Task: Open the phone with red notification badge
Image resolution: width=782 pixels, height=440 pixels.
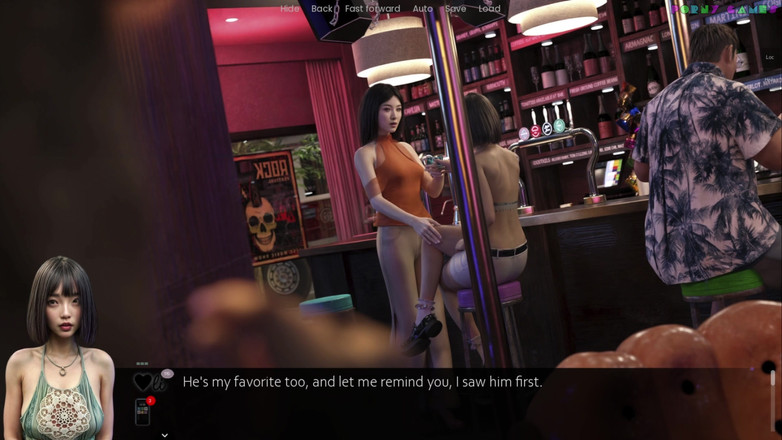Action: point(143,411)
